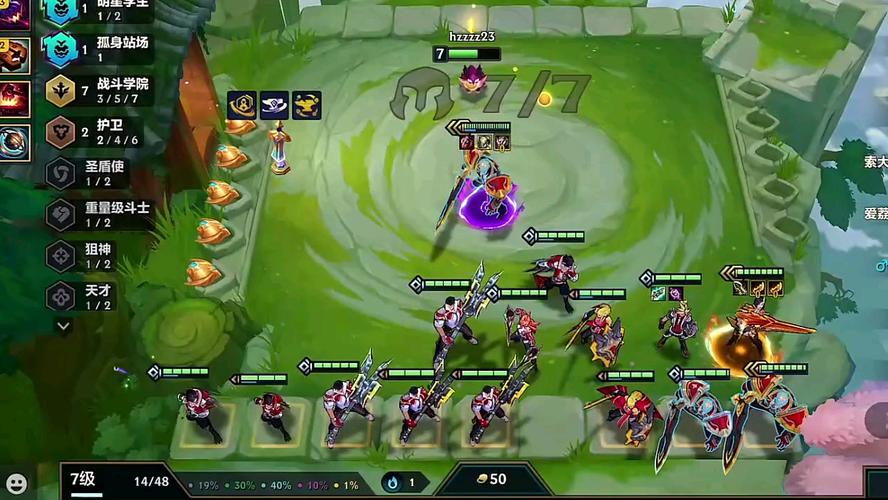Image resolution: width=888 pixels, height=500 pixels.
Task: Select the hzzzz23 player name tag
Action: (x=472, y=37)
